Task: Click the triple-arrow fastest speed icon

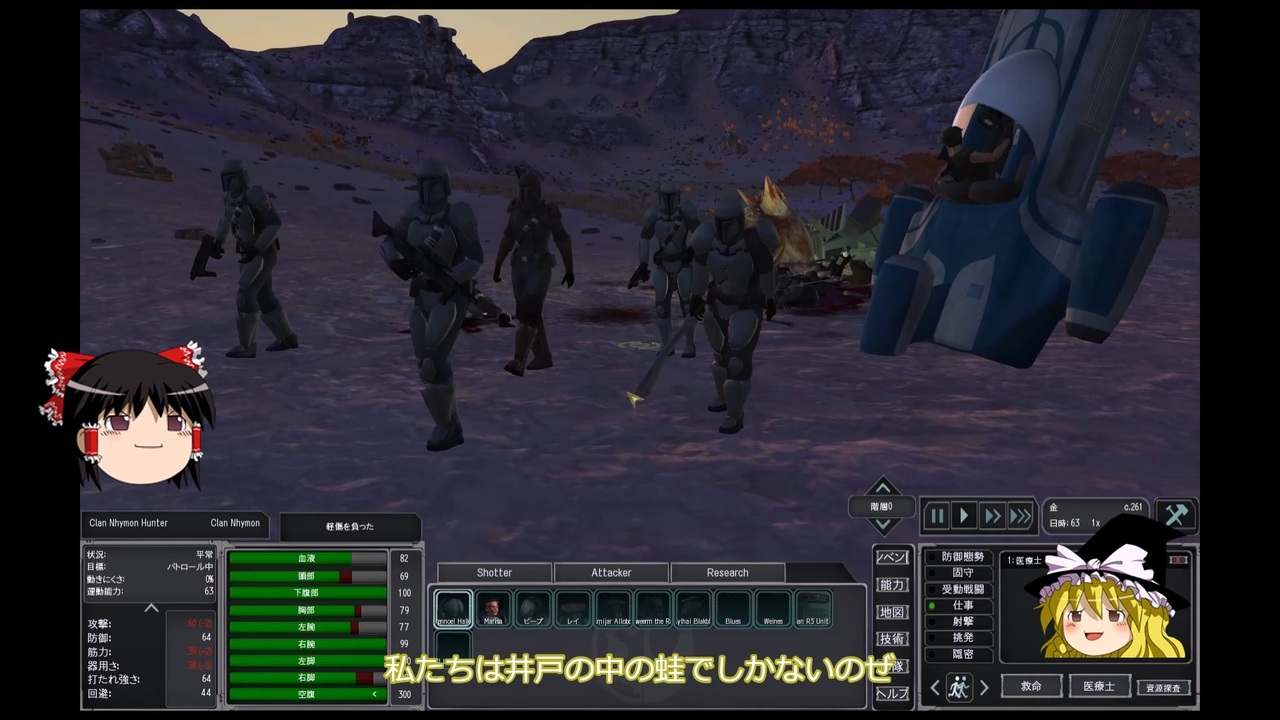Action: 1021,515
